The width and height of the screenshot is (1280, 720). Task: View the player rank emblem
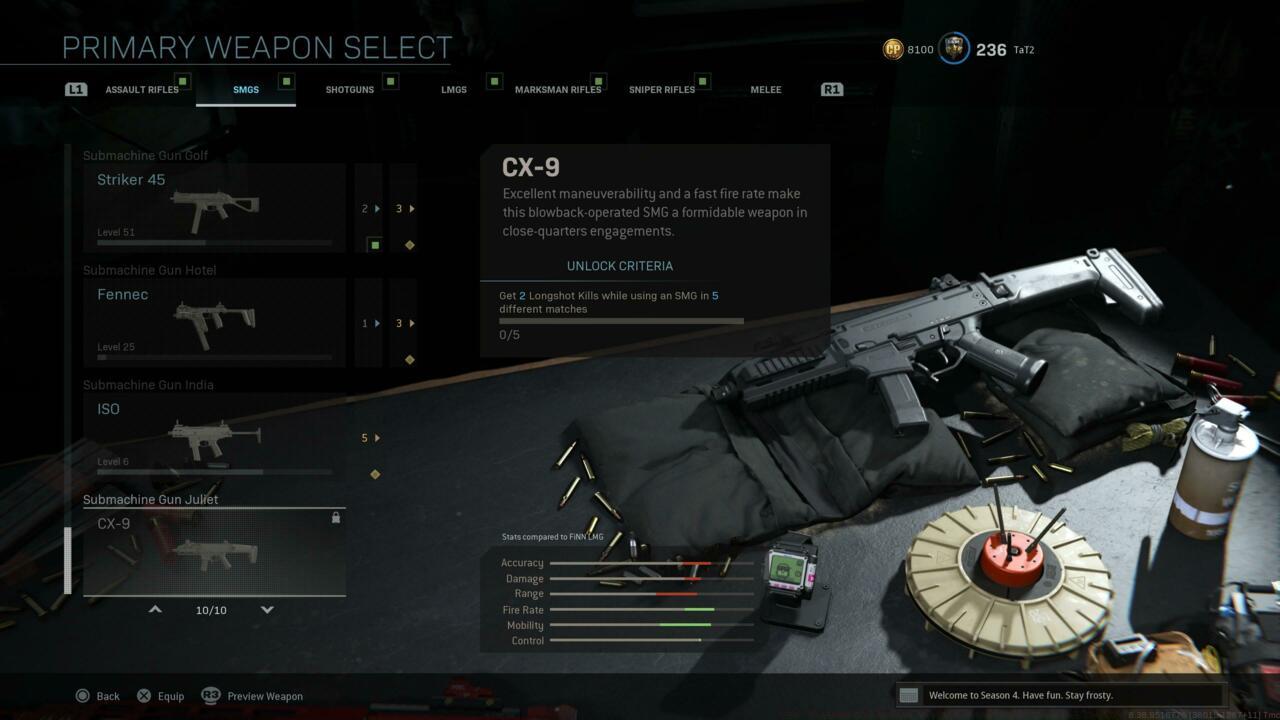click(954, 49)
